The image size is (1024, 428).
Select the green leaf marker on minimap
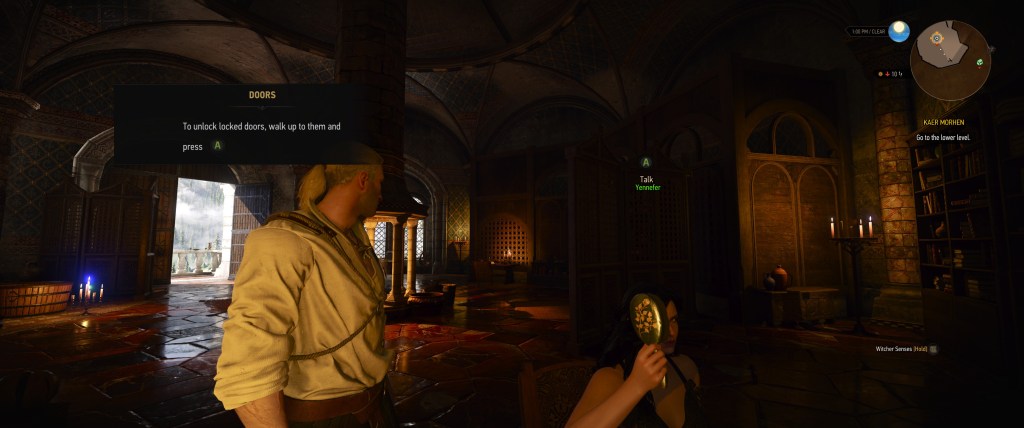[x=980, y=62]
